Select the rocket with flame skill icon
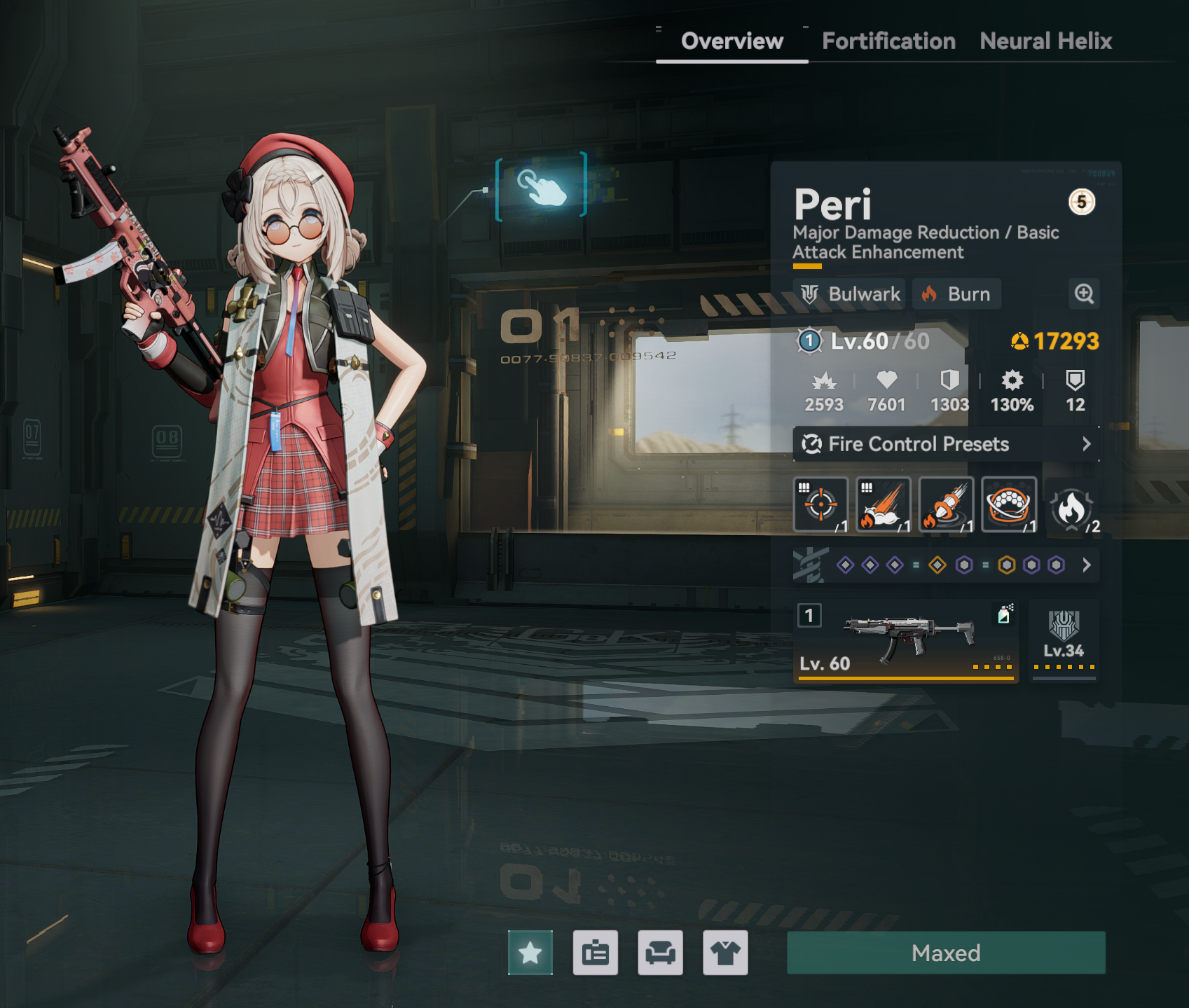This screenshot has height=1008, width=1189. 946,504
